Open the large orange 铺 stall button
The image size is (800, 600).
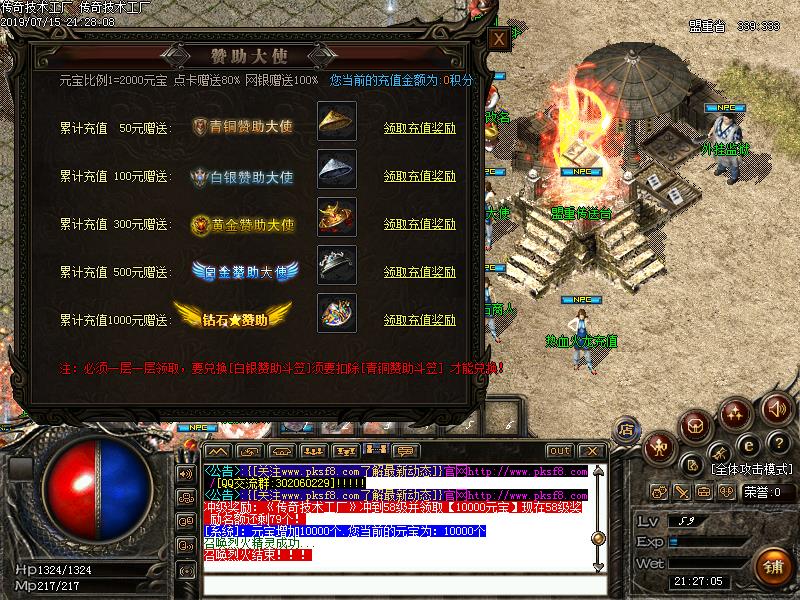point(773,565)
